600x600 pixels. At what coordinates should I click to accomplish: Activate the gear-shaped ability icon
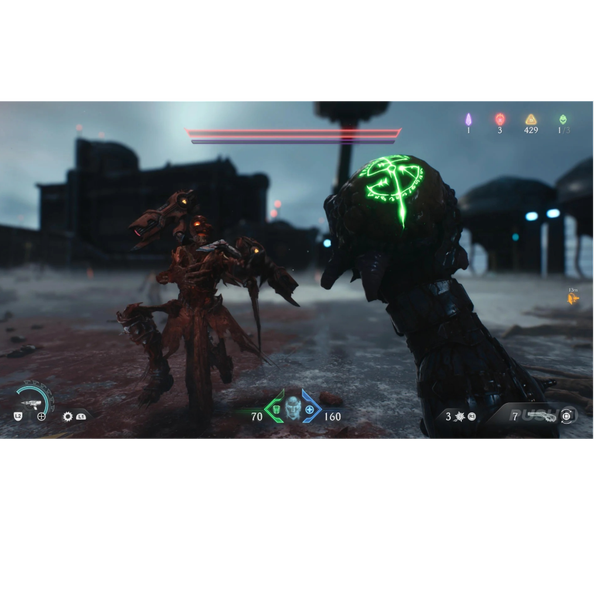(x=67, y=416)
